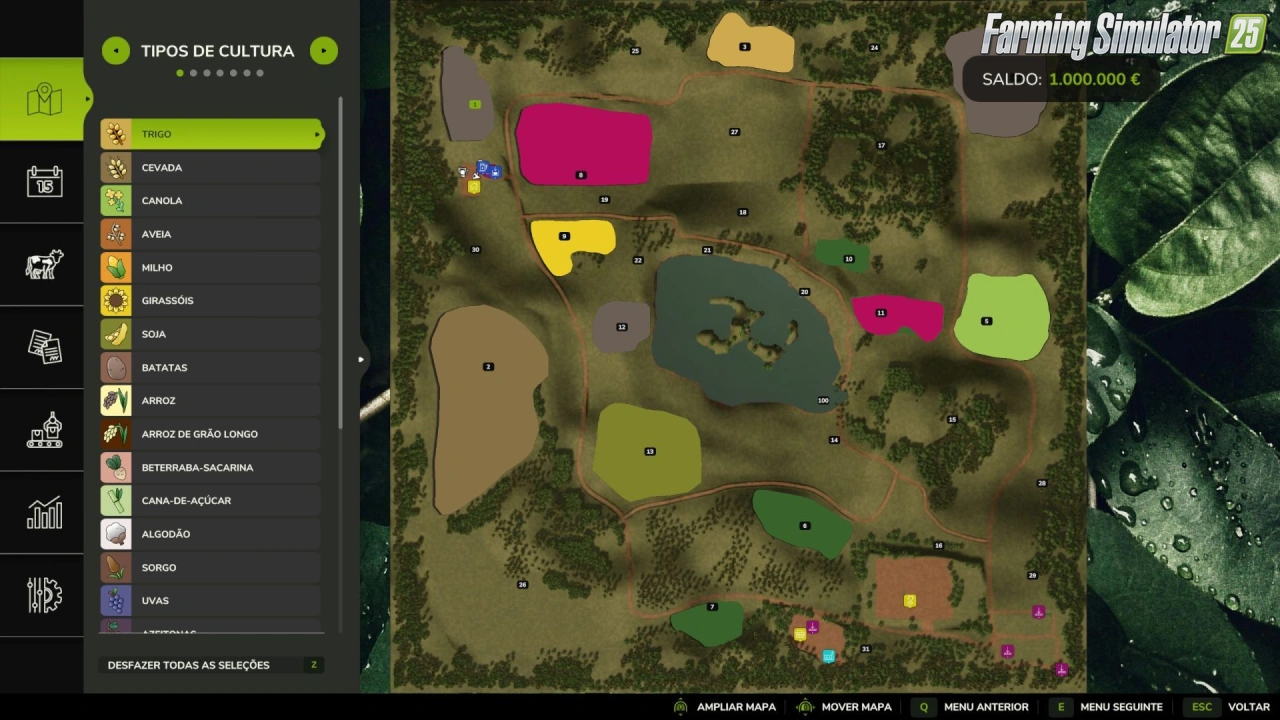
Task: Select the Beterraba-Sacarina filter
Action: [x=211, y=467]
